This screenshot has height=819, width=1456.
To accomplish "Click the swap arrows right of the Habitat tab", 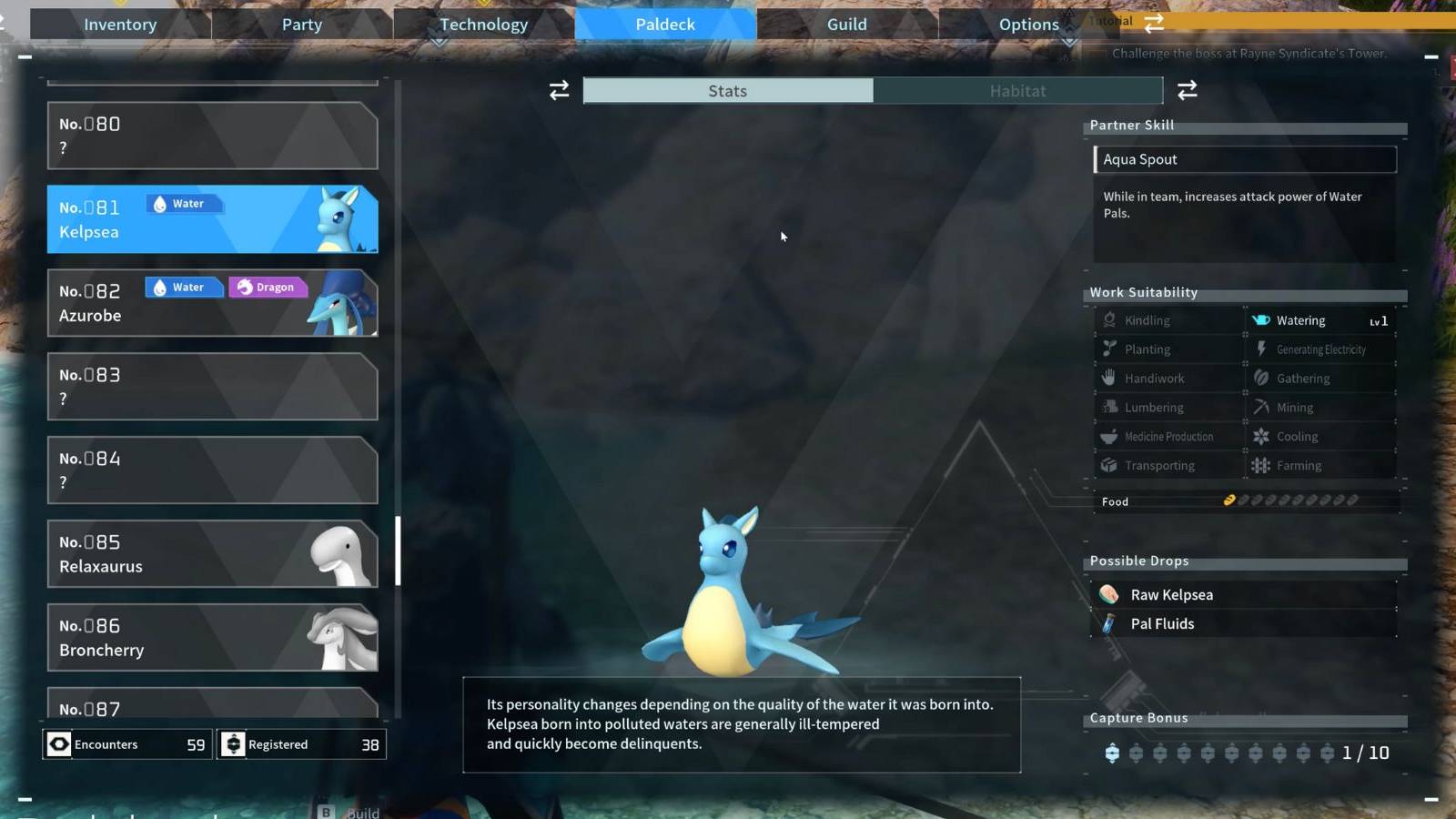I will [1187, 90].
